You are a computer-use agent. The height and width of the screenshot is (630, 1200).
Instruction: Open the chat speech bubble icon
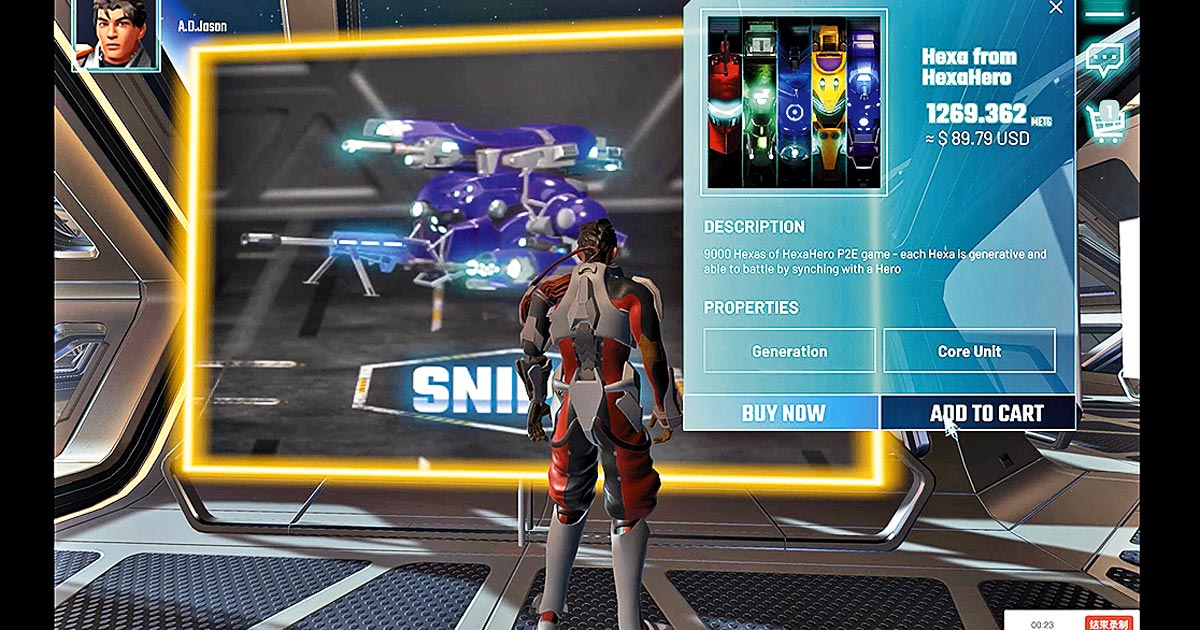[x=1106, y=60]
